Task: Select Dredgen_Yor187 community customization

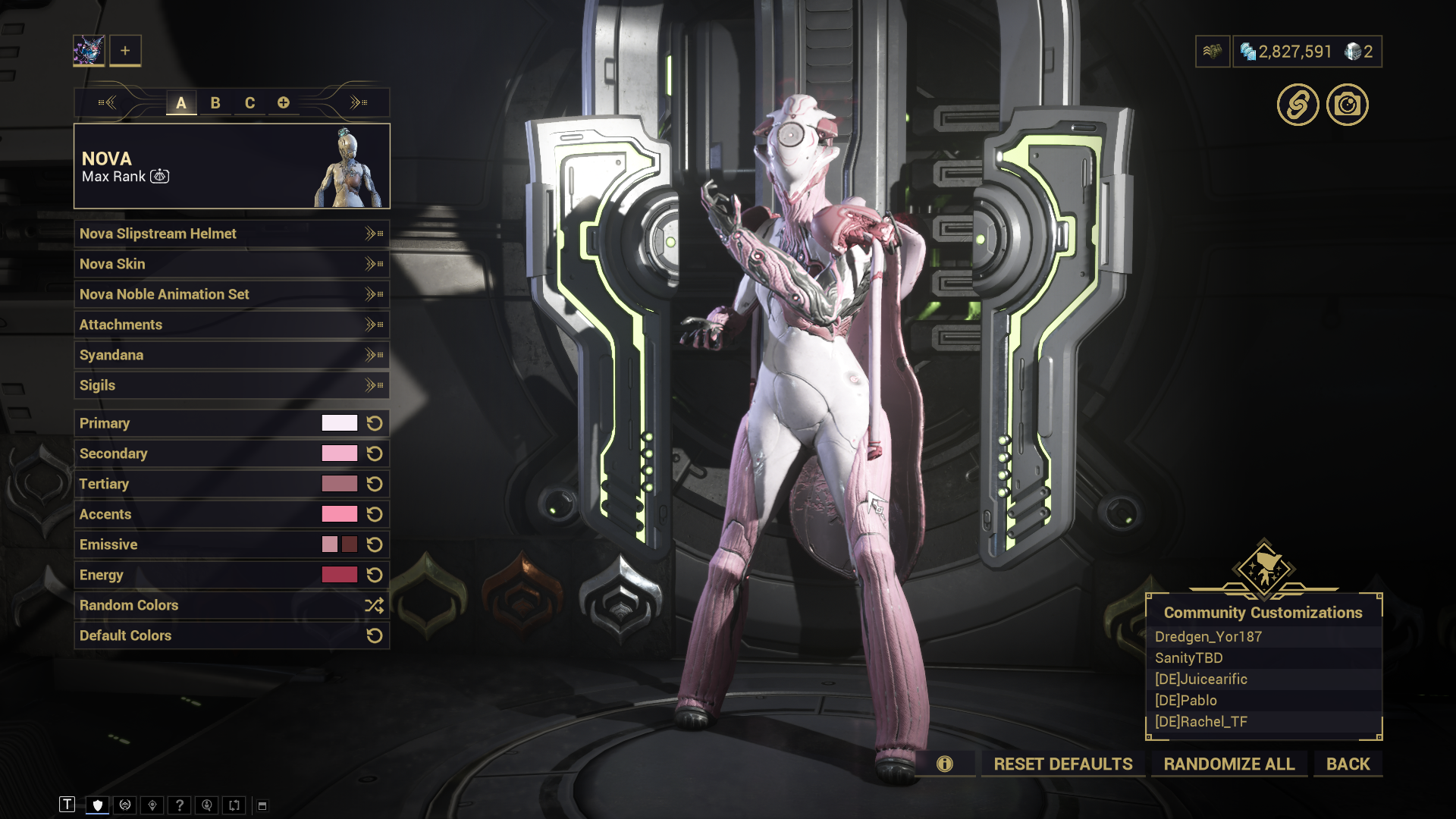Action: pyautogui.click(x=1208, y=637)
